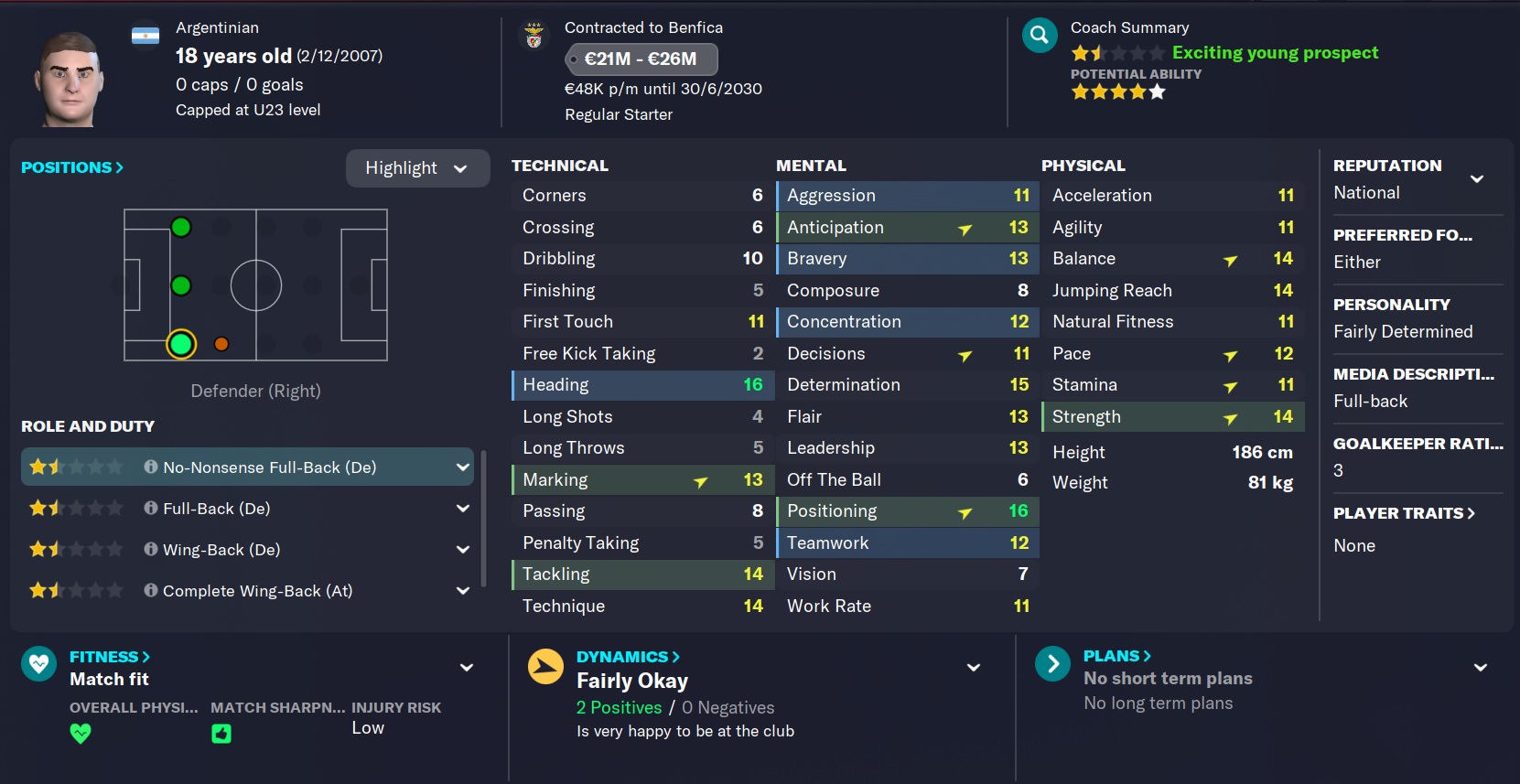
Task: Click the Benfica club badge
Action: (534, 36)
